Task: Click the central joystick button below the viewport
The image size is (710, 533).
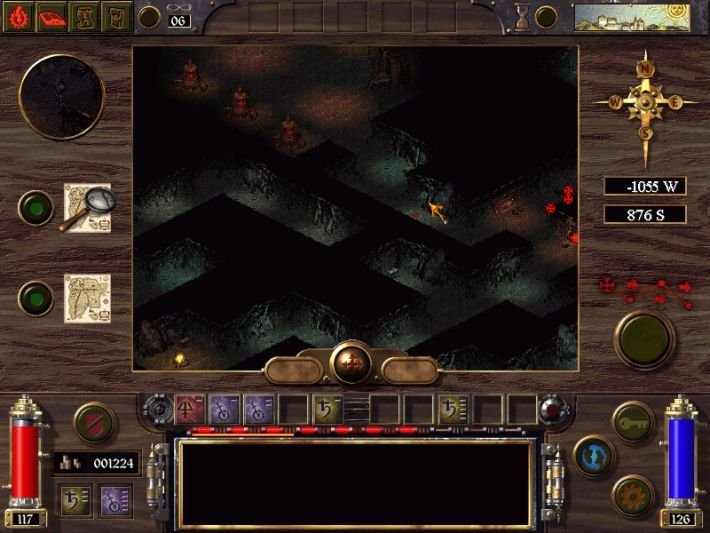Action: 351,363
